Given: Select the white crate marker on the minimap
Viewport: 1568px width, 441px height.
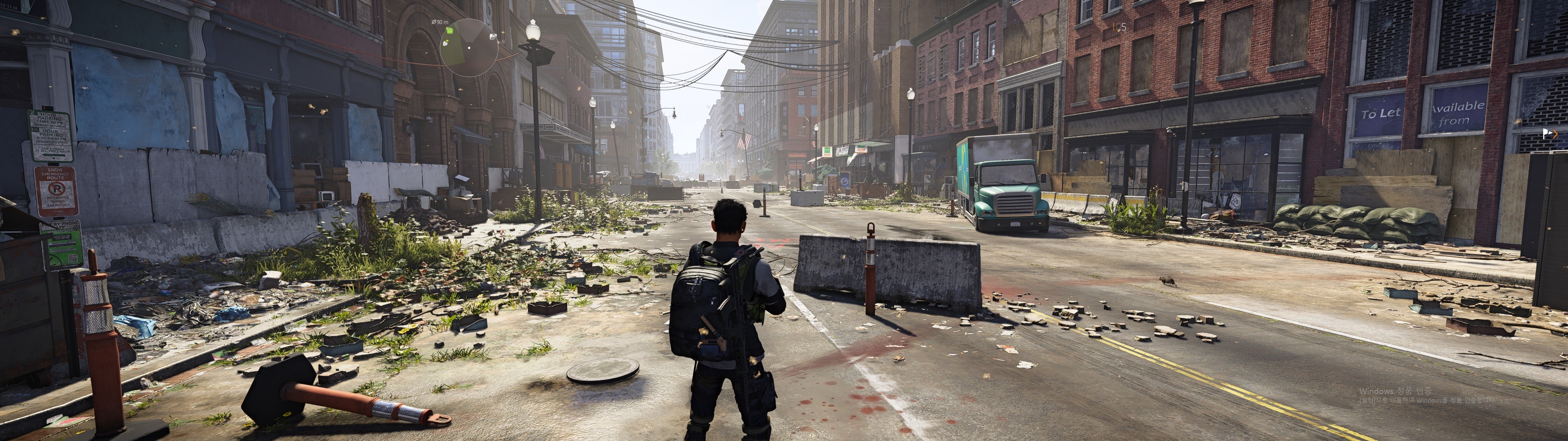Looking at the screenshot, I should [445, 43].
